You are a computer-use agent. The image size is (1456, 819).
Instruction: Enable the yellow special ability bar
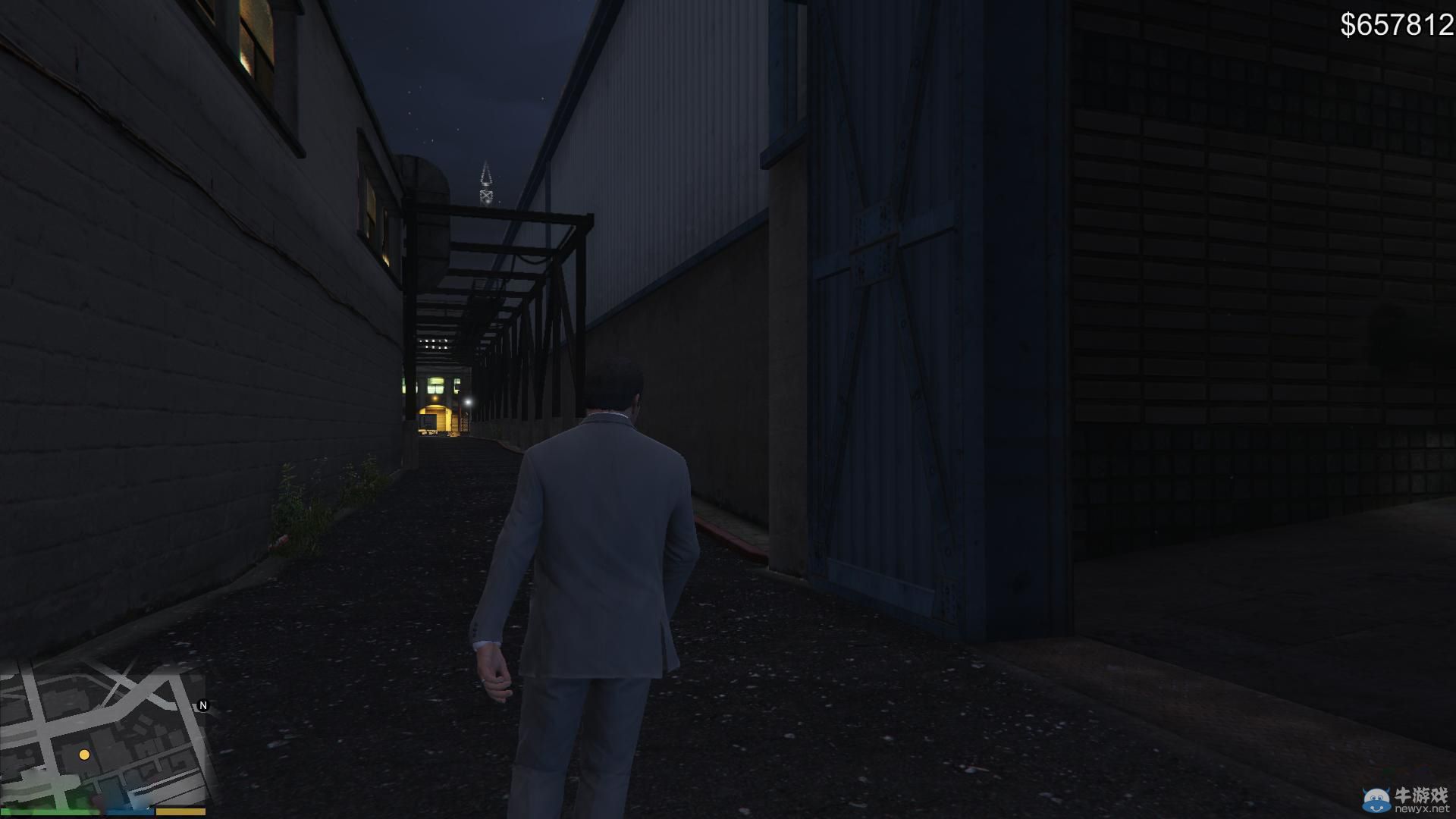180,811
